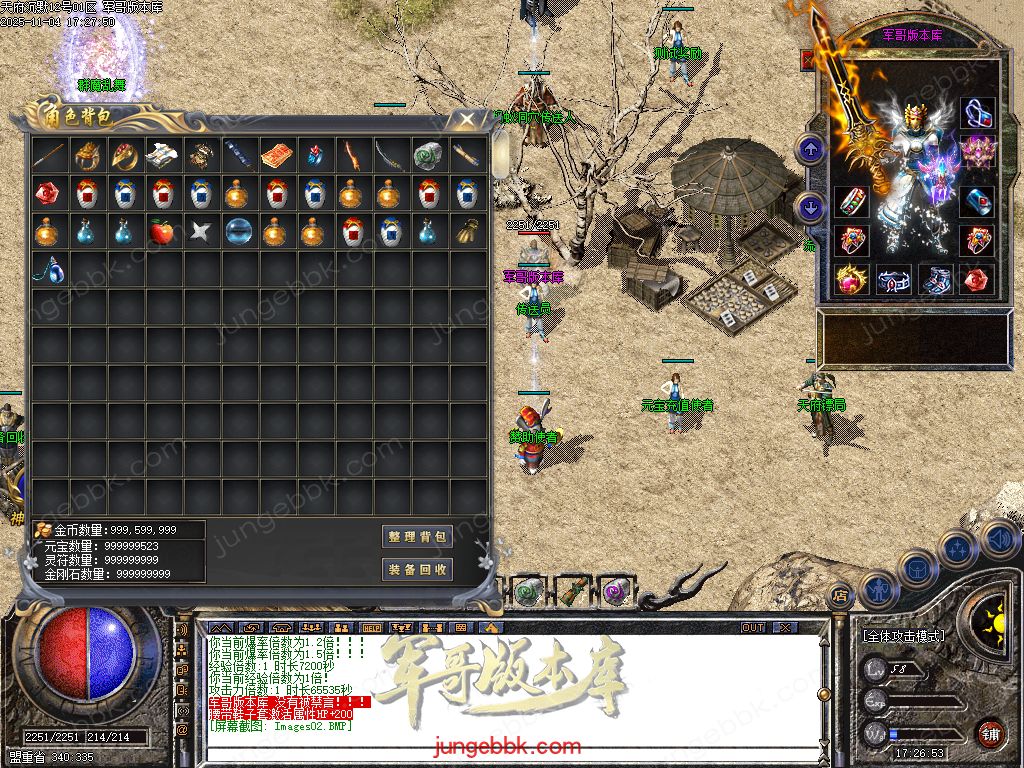Click the OUT button above chat
This screenshot has width=1024, height=768.
click(x=752, y=627)
